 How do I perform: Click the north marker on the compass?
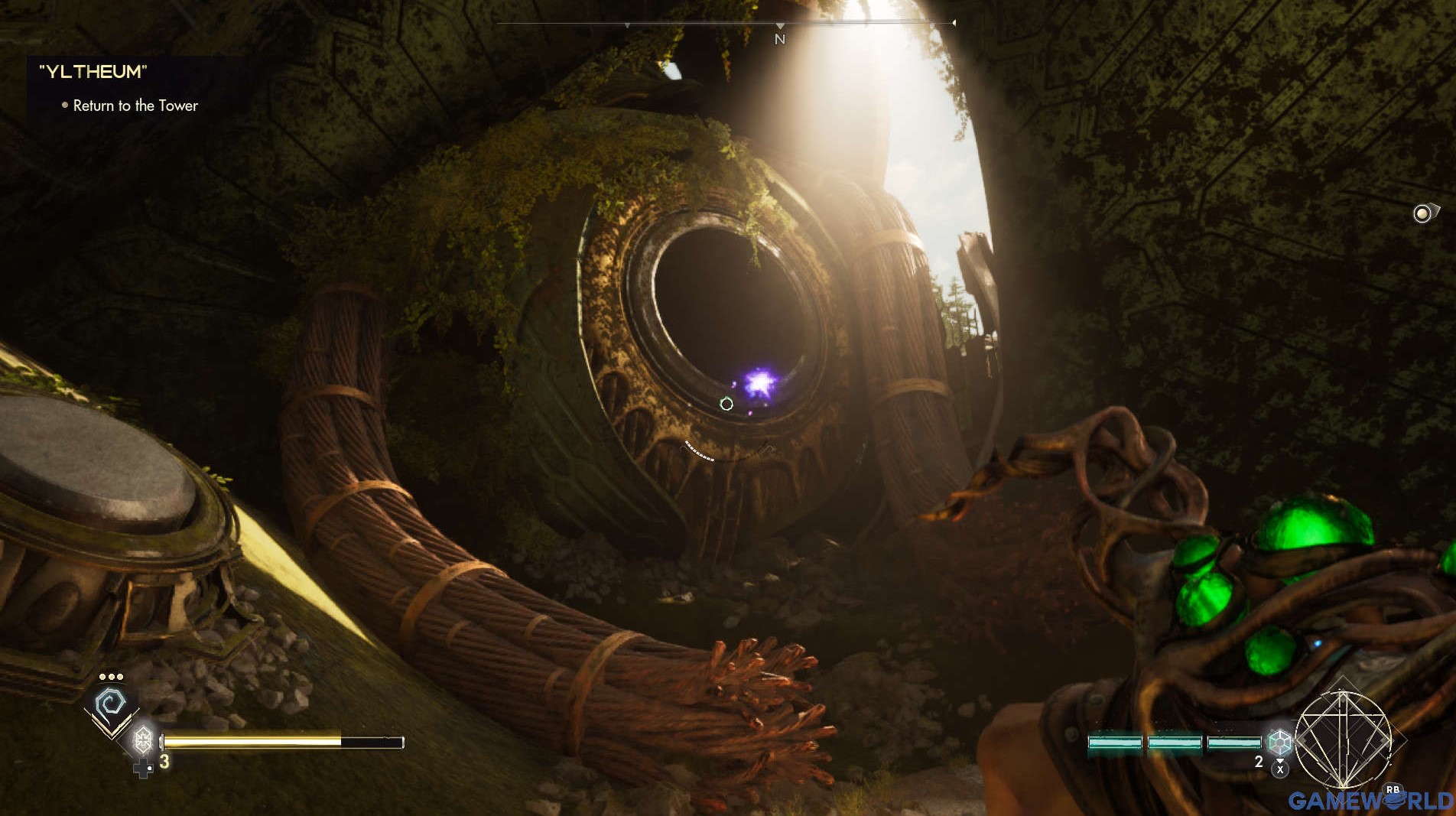pyautogui.click(x=779, y=39)
